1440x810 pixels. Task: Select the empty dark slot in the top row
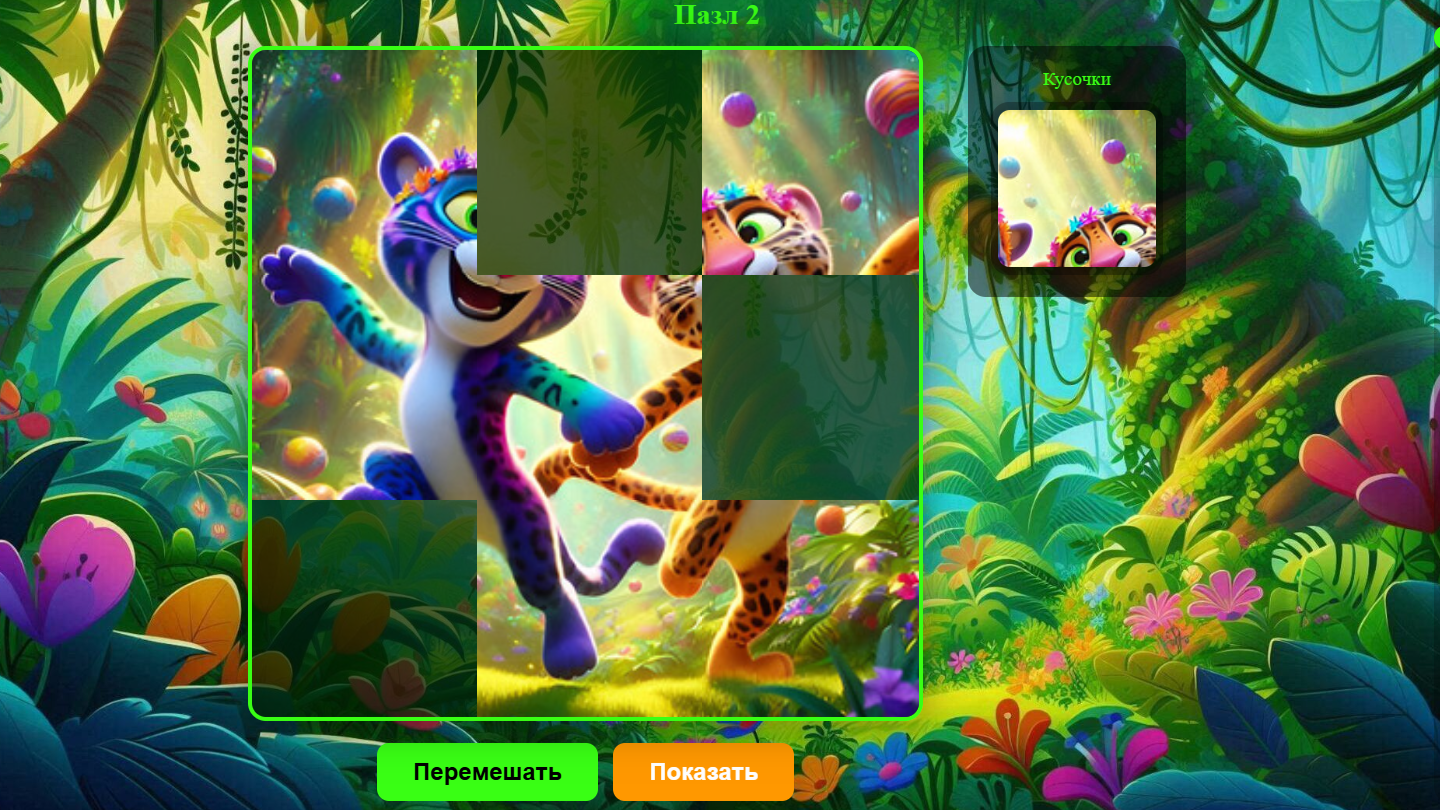588,160
